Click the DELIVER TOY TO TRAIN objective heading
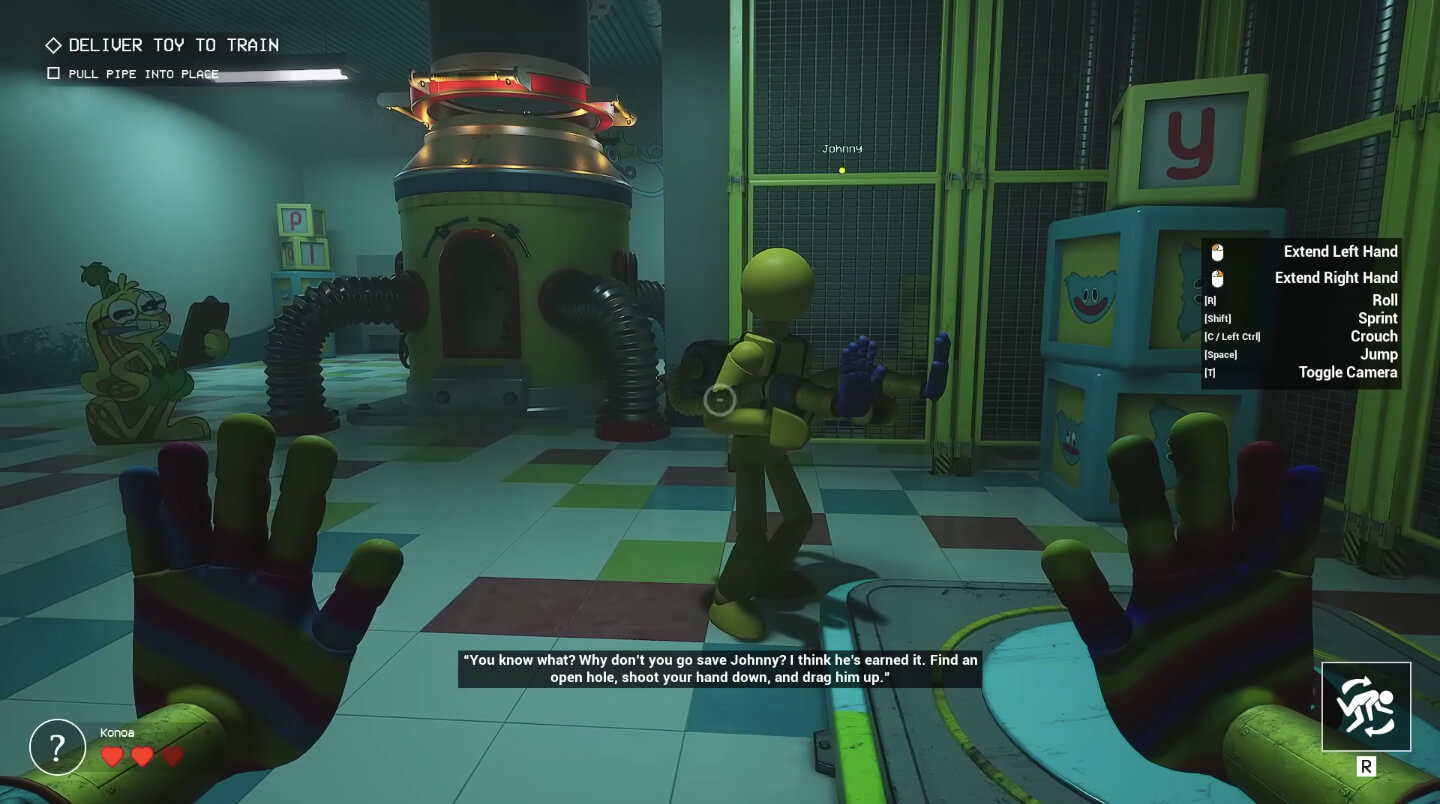The image size is (1440, 804). [172, 44]
